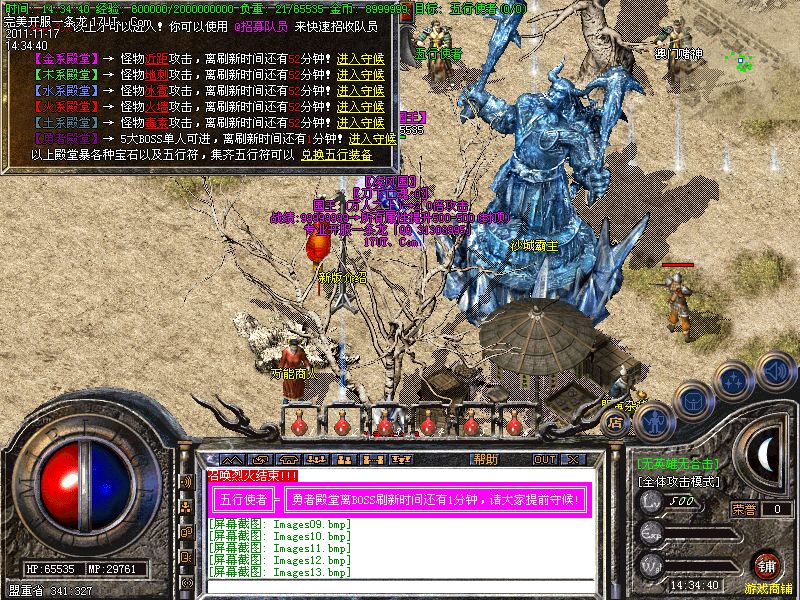Enter the 火系殿堂 guard link

pyautogui.click(x=360, y=107)
